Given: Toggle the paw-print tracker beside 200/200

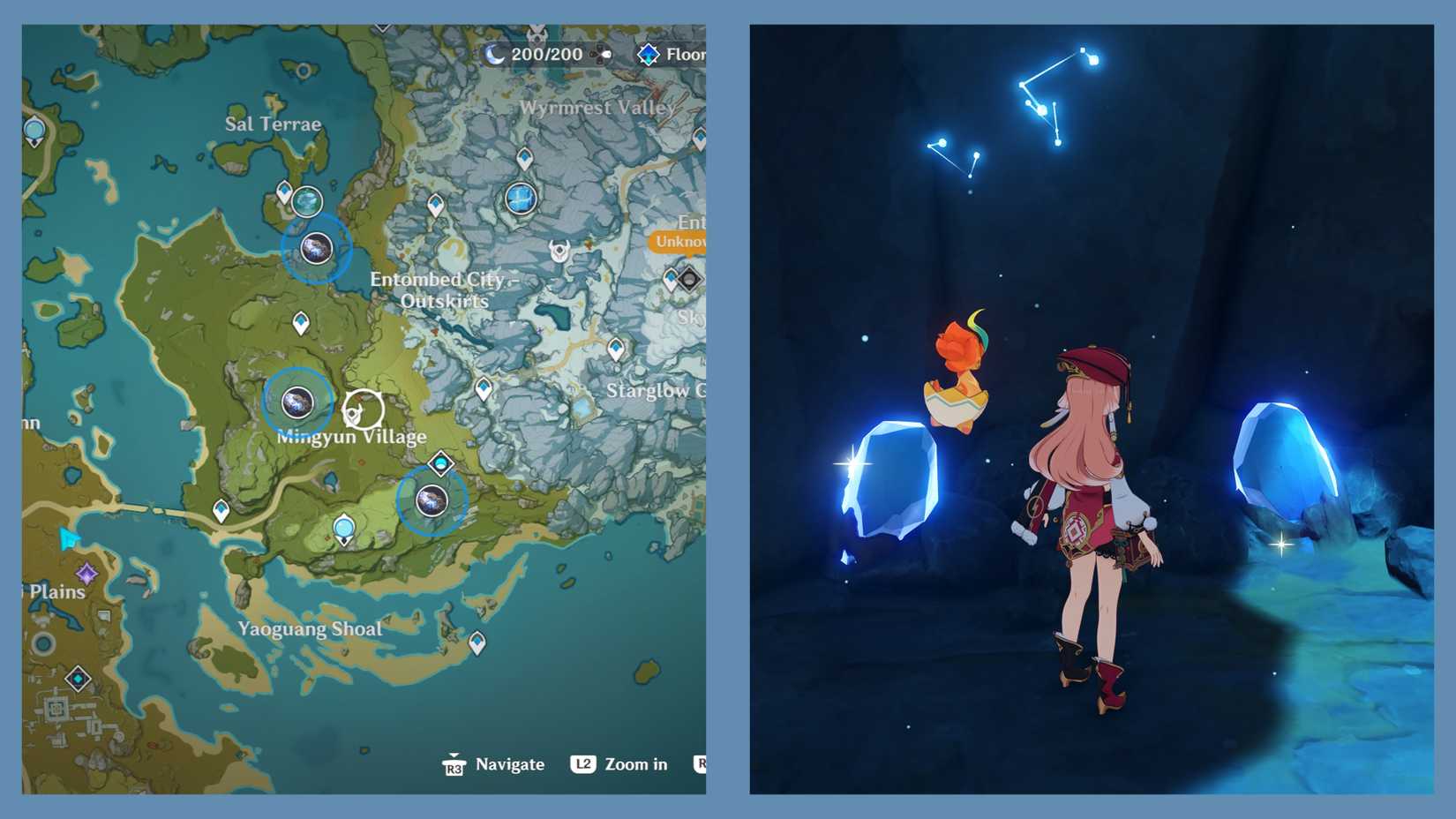Looking at the screenshot, I should click(x=600, y=56).
